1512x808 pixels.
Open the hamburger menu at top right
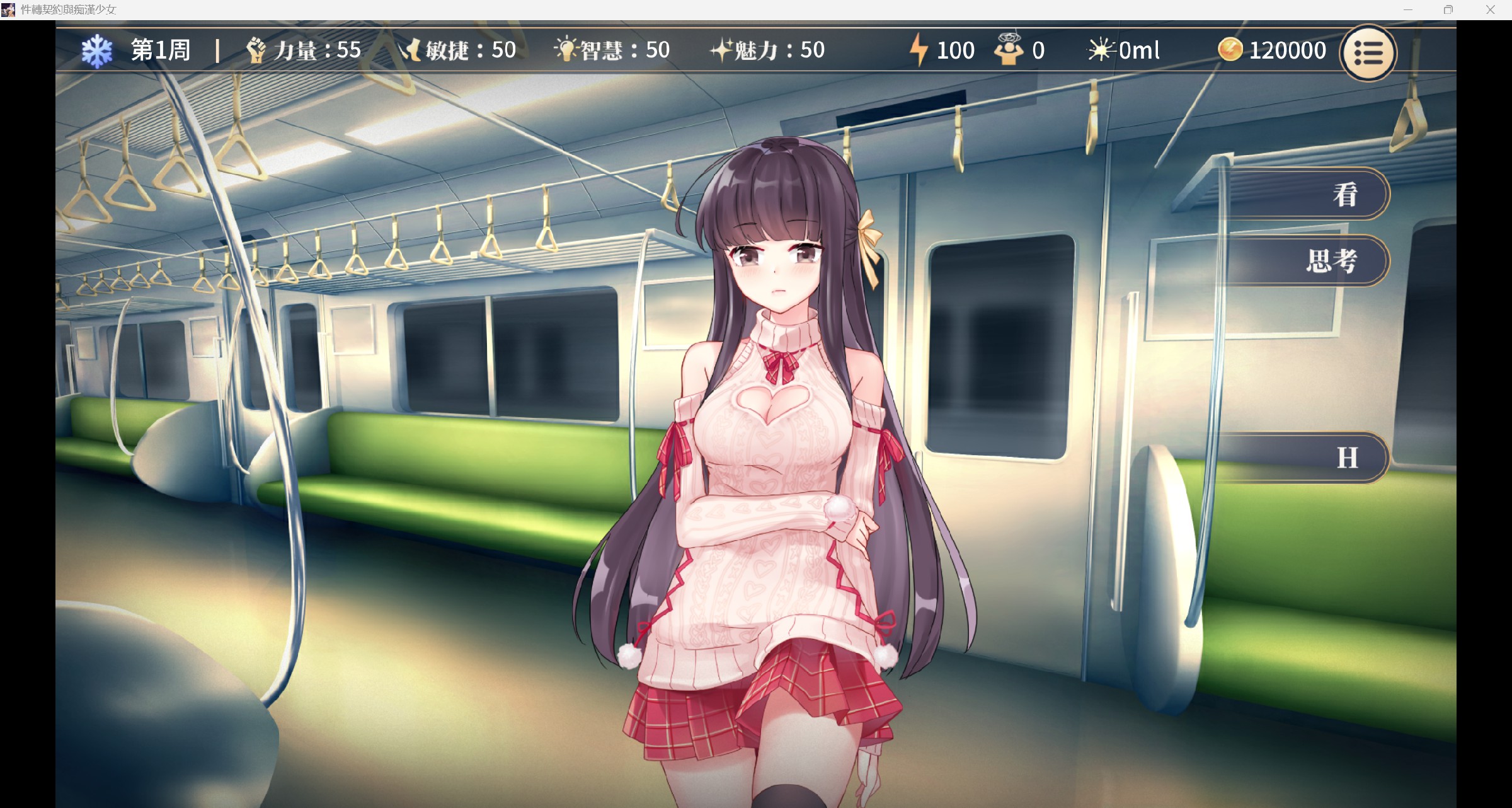pos(1367,52)
